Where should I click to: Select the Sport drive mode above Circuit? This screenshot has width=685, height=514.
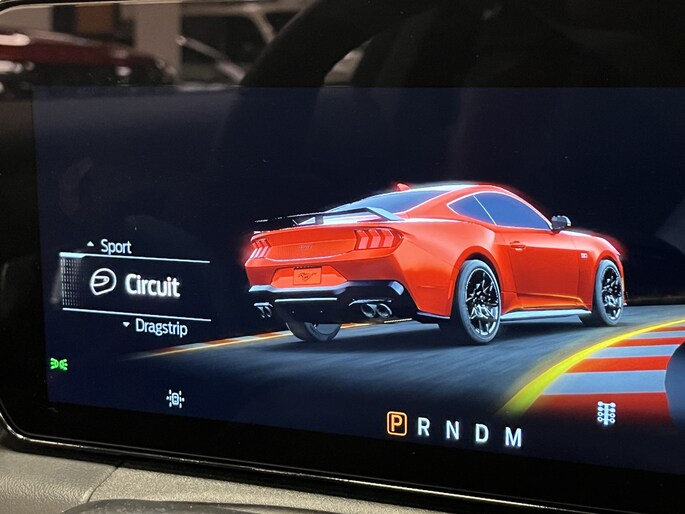tap(115, 247)
